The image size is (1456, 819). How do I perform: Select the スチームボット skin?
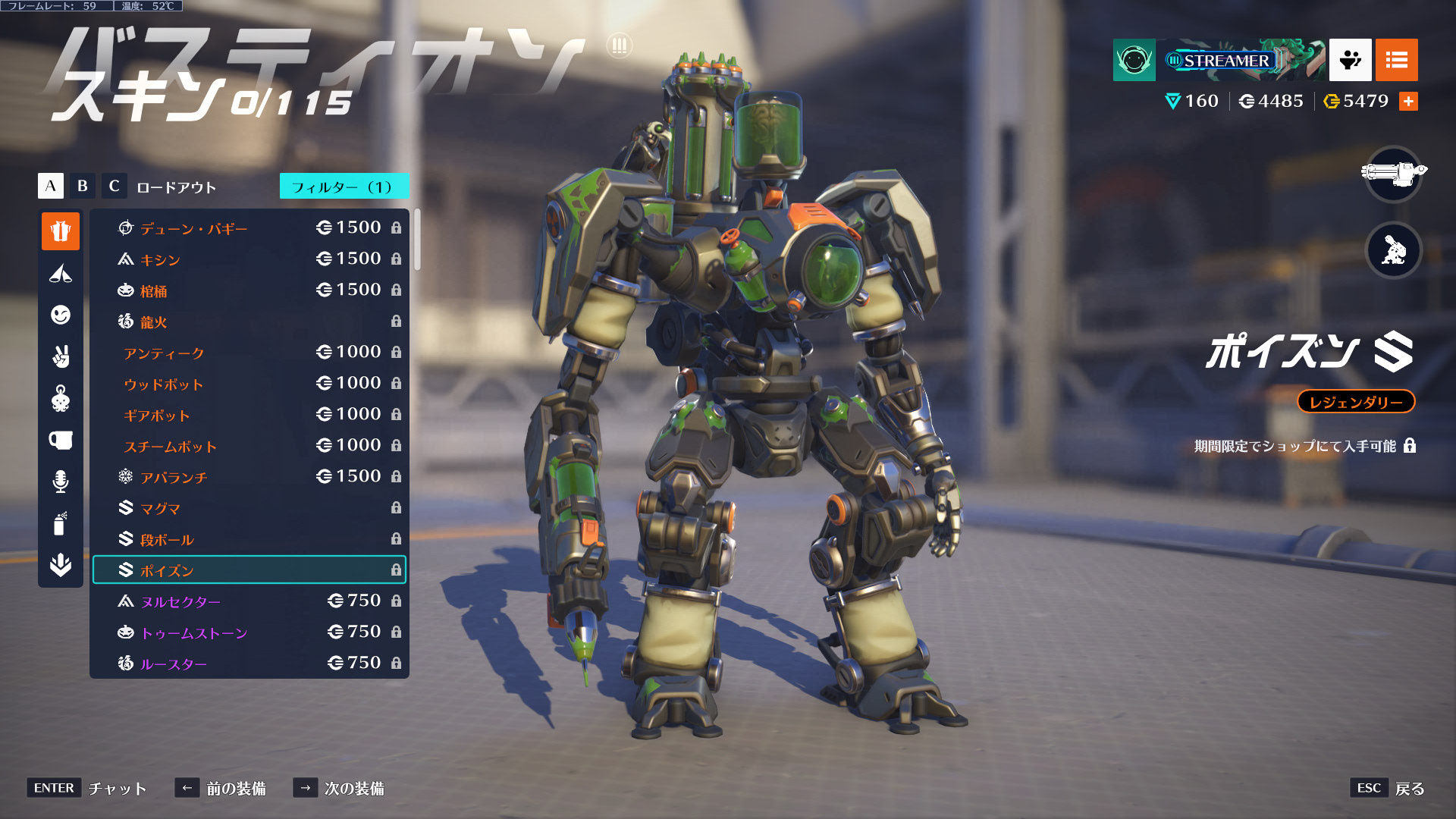[249, 446]
